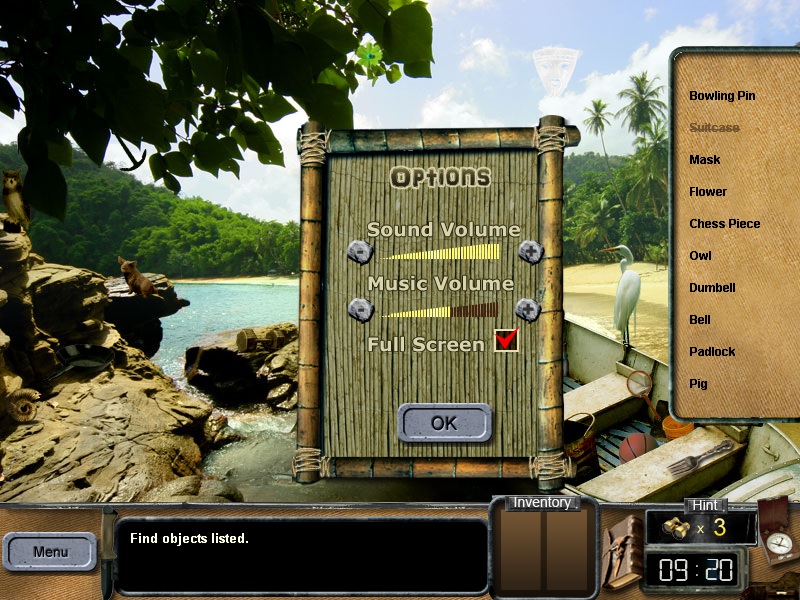
Task: Confirm options with the OK button
Action: (x=444, y=423)
